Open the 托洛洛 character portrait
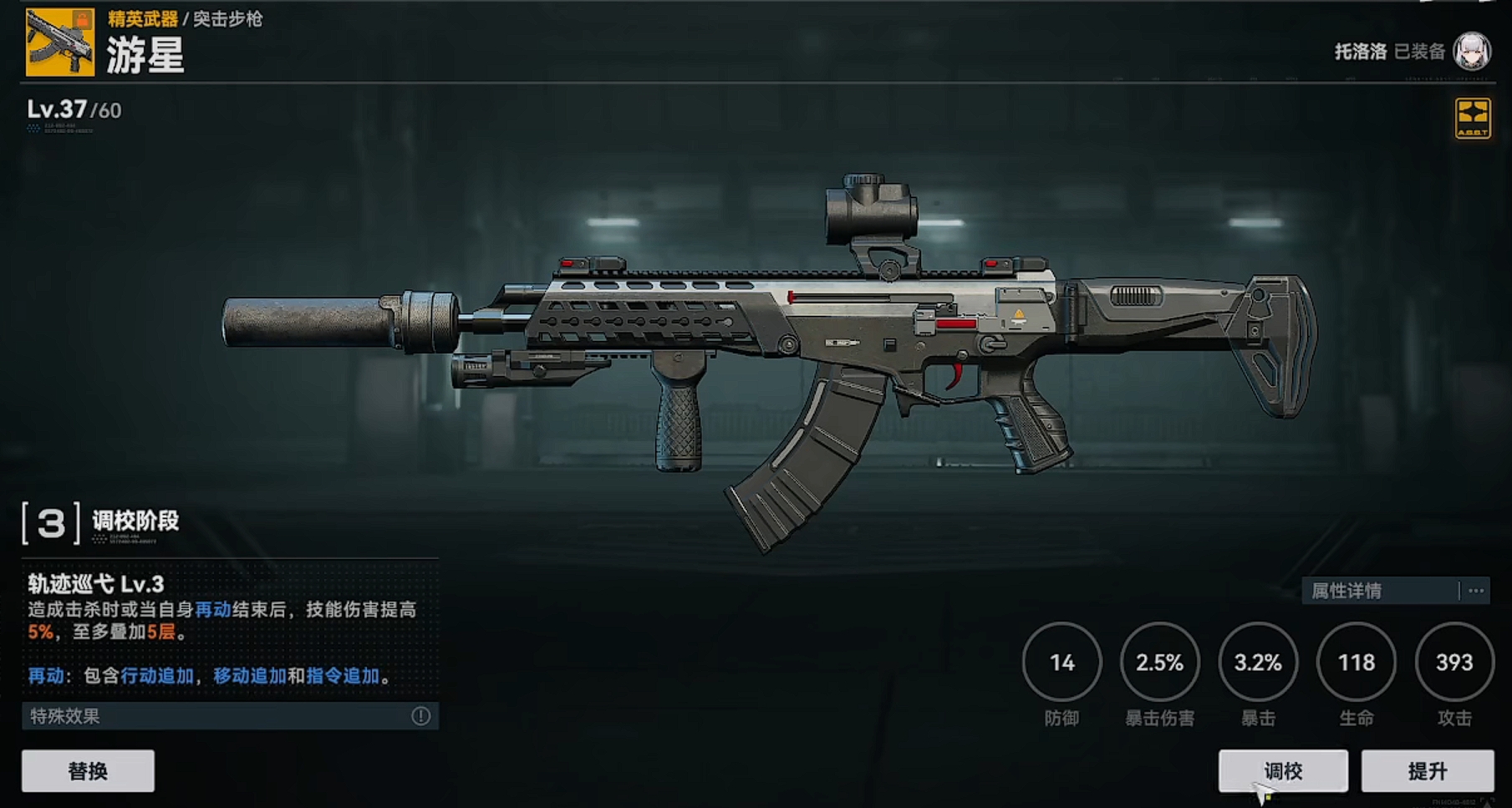Viewport: 1512px width, 808px height. 1472,52
